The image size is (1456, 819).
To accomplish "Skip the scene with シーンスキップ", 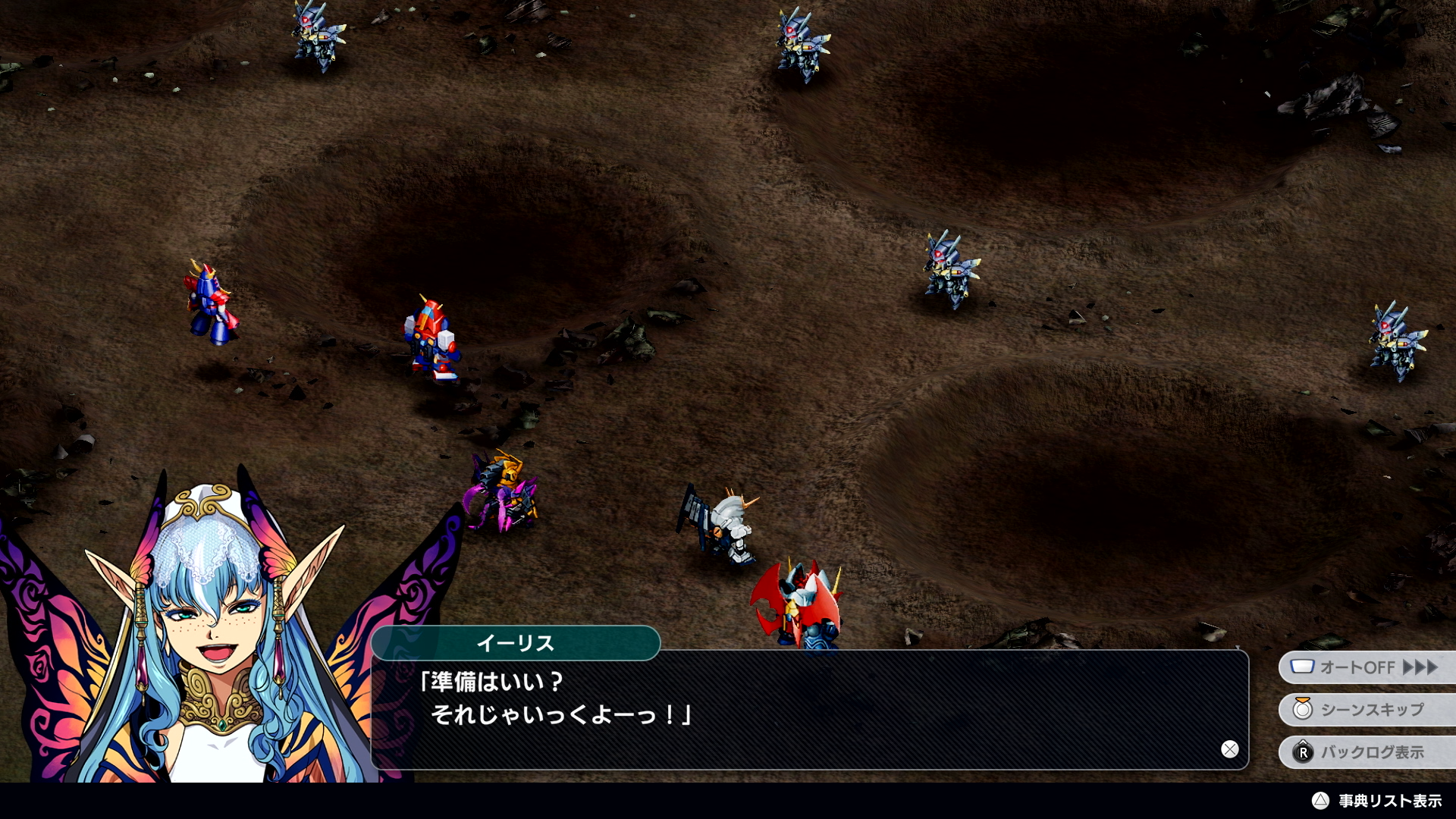I will click(x=1365, y=710).
